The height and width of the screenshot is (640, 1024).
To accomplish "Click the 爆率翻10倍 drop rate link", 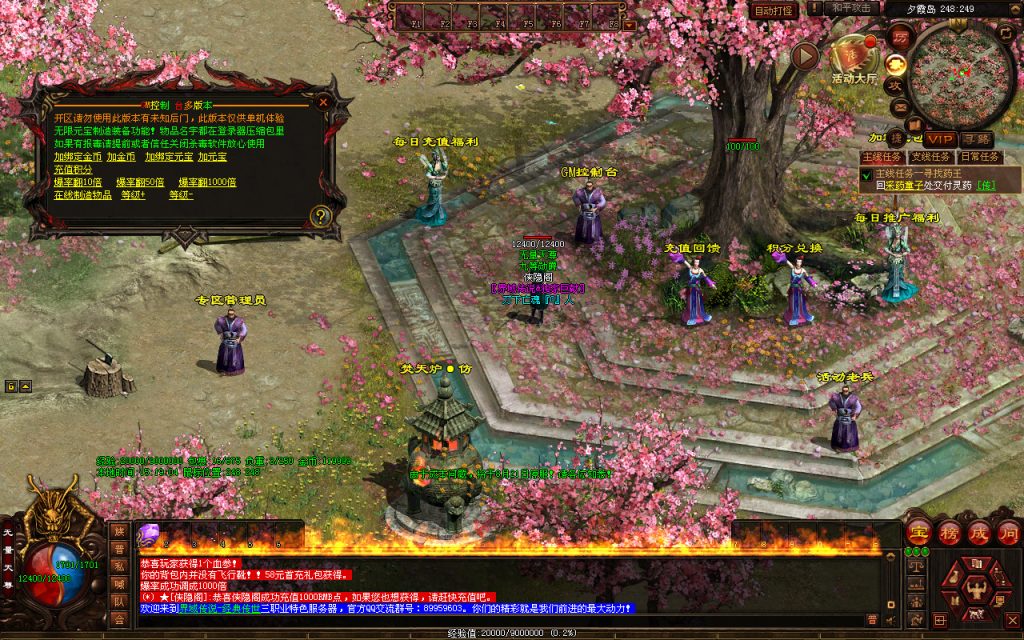I will click(x=78, y=182).
